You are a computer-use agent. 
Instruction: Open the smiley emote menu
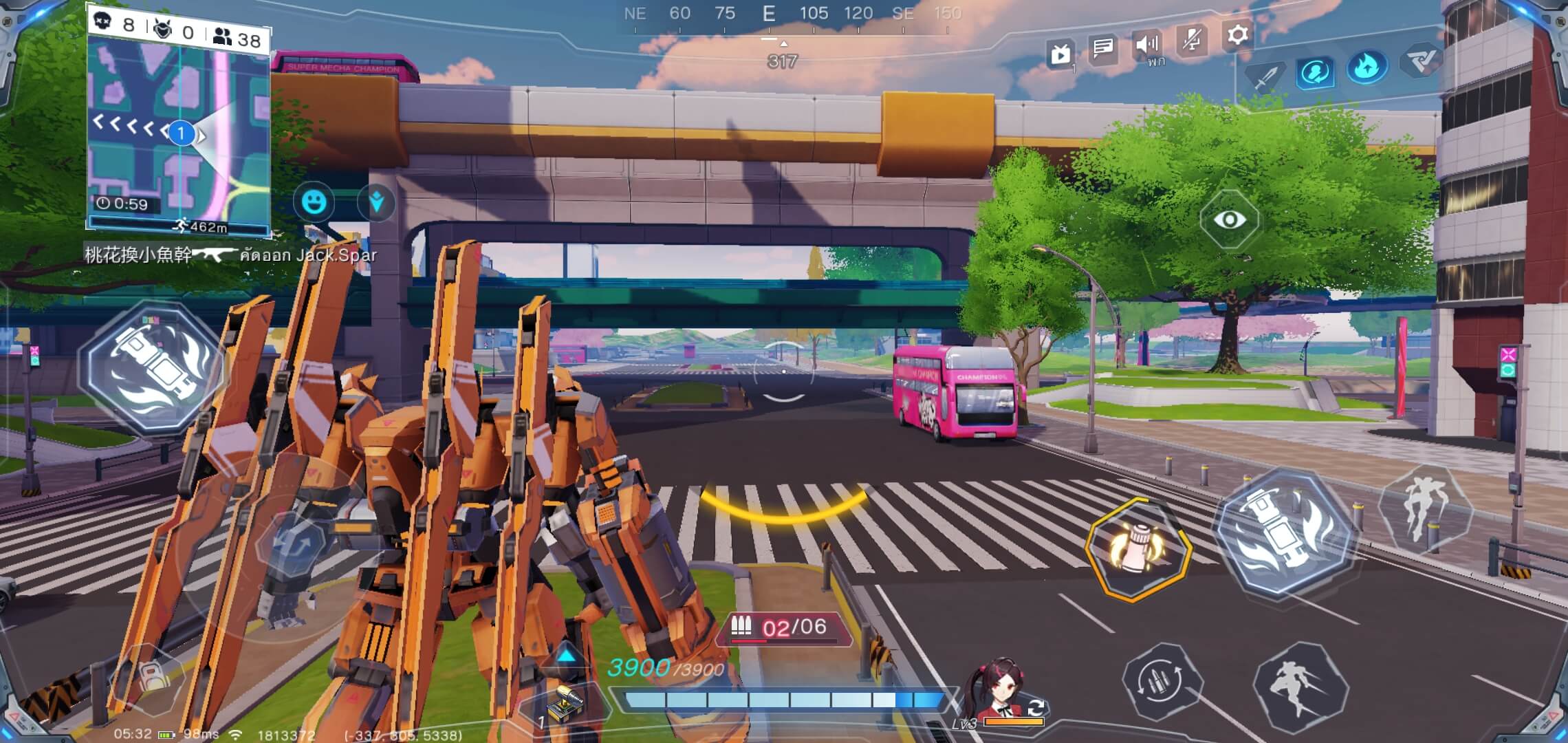[x=314, y=202]
